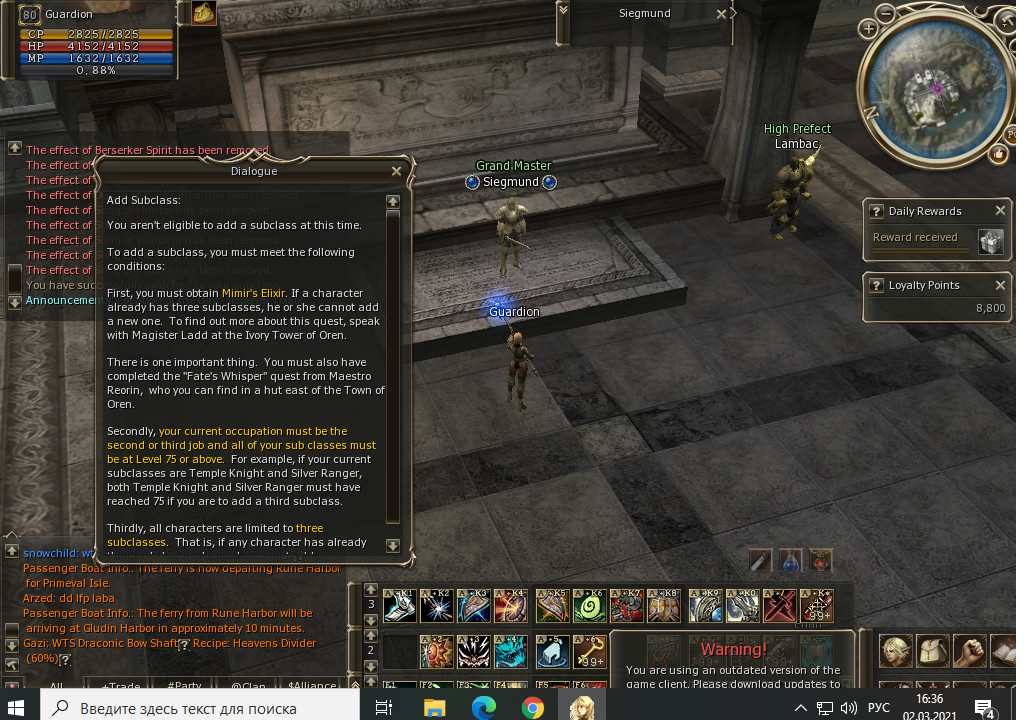The image size is (1028, 720).
Task: Open the character portrait menu icon
Action: tap(895, 651)
